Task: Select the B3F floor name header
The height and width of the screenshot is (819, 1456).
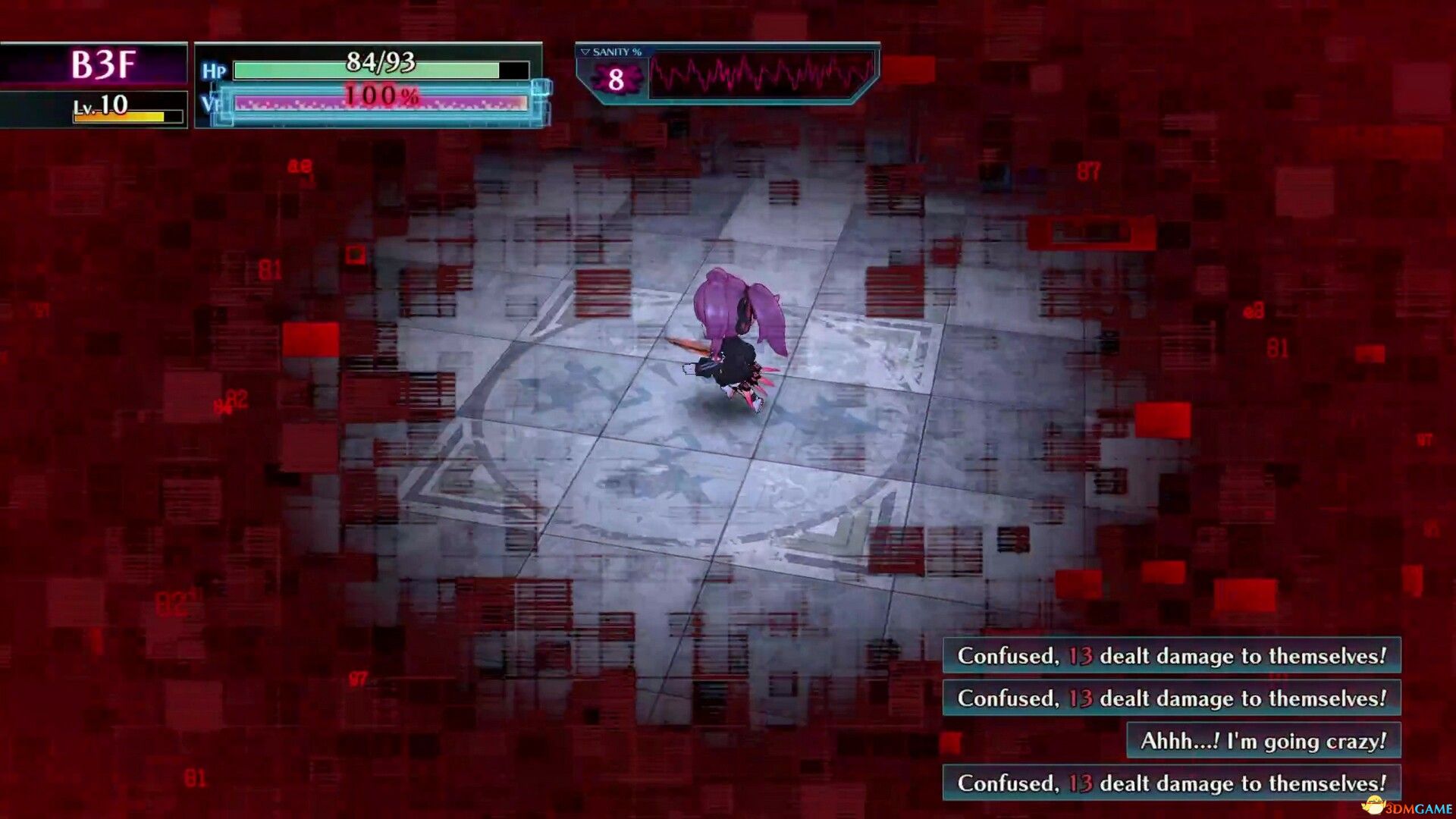Action: click(106, 64)
